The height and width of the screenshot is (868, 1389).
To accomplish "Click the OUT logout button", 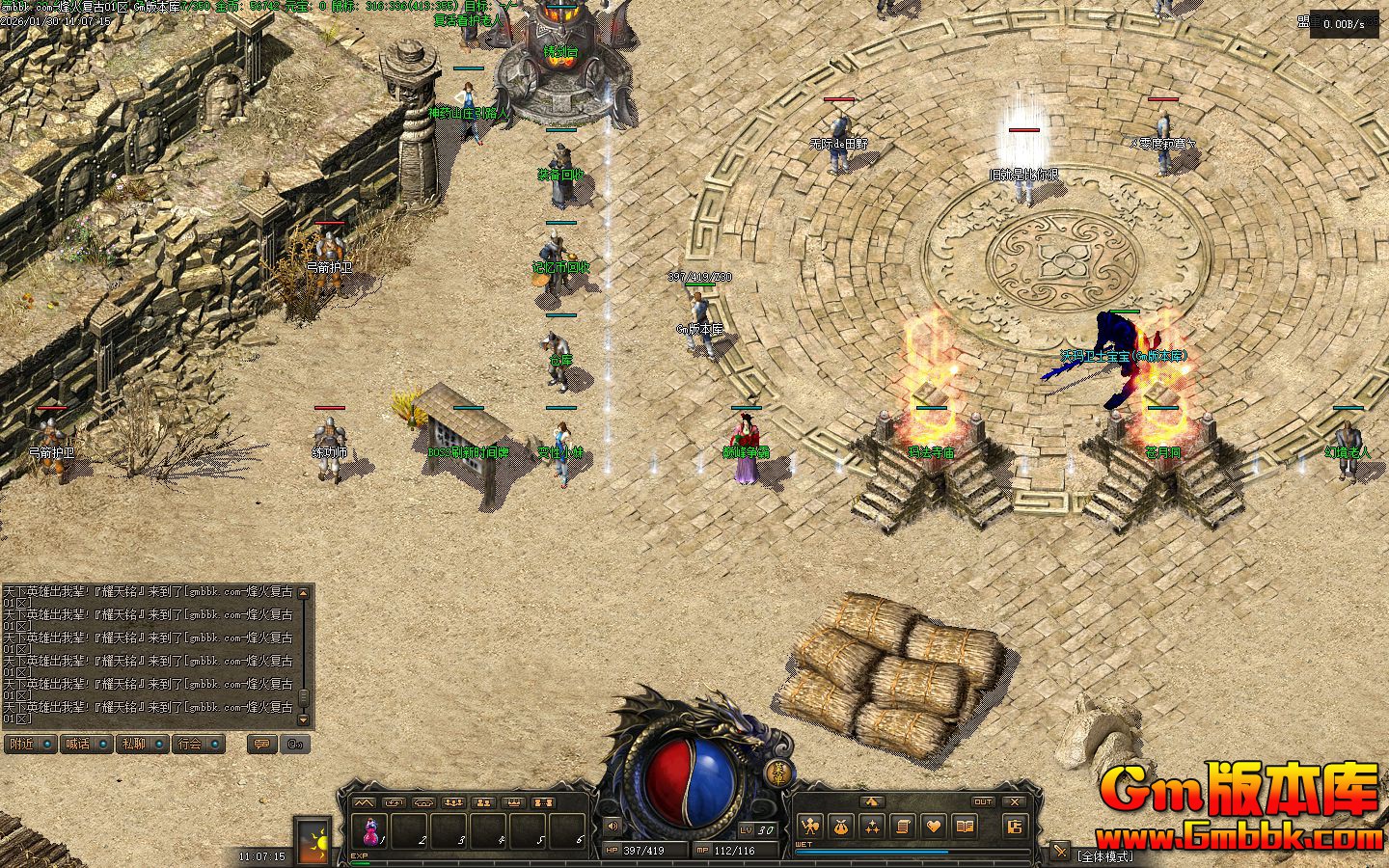I will [x=982, y=801].
